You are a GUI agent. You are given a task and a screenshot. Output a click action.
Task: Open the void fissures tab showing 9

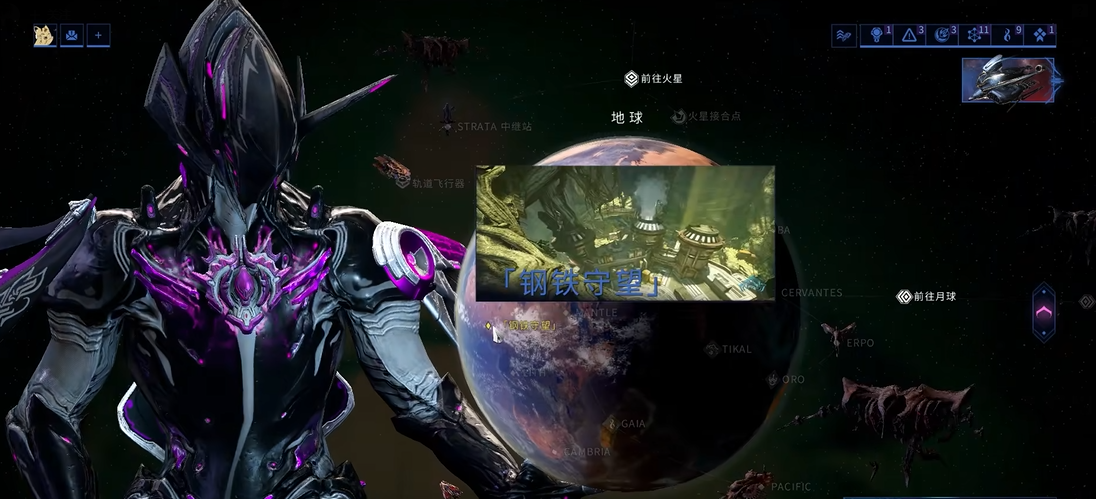pos(1009,35)
